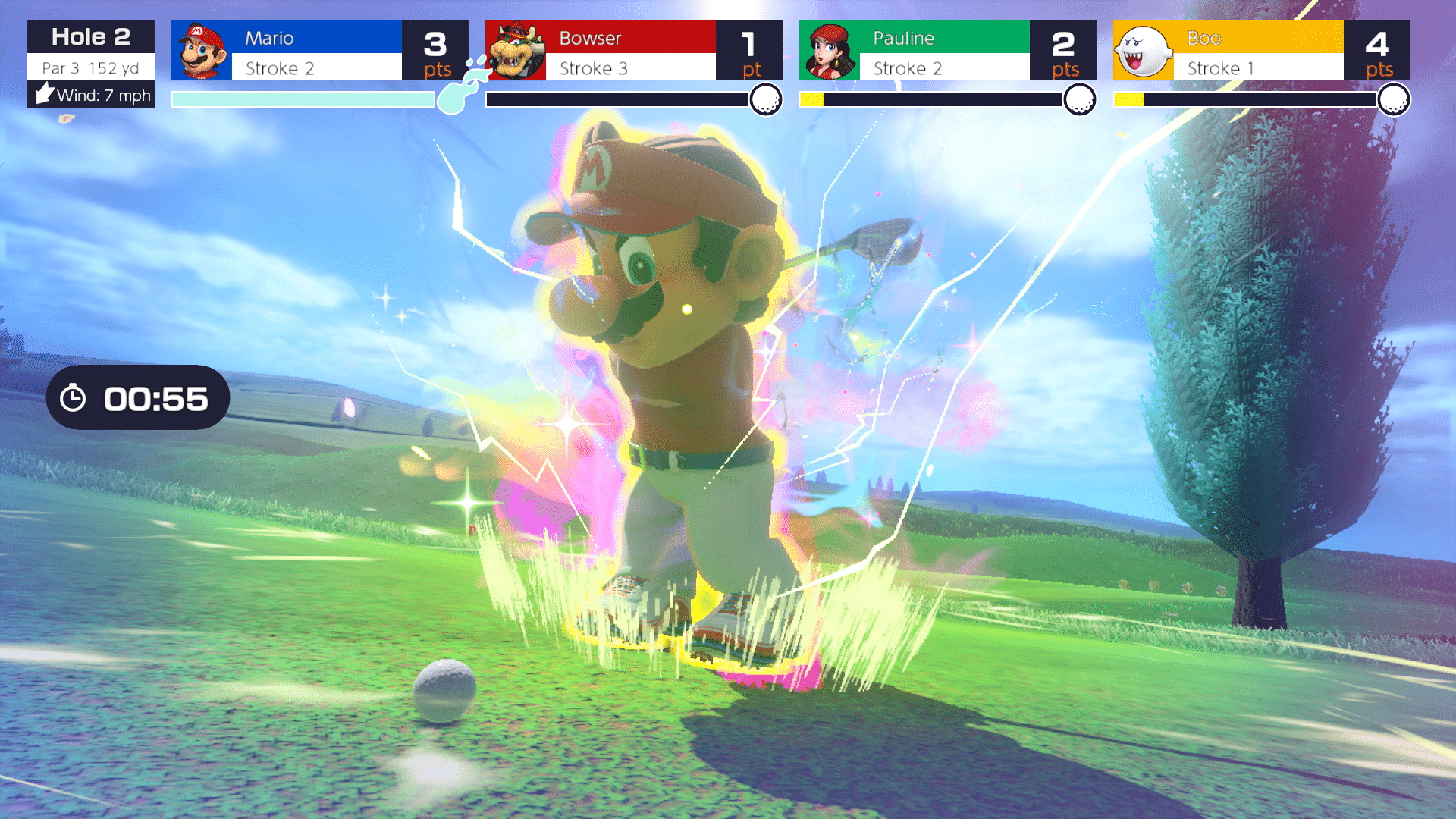Click the Par 3 152 yd label

pos(89,67)
